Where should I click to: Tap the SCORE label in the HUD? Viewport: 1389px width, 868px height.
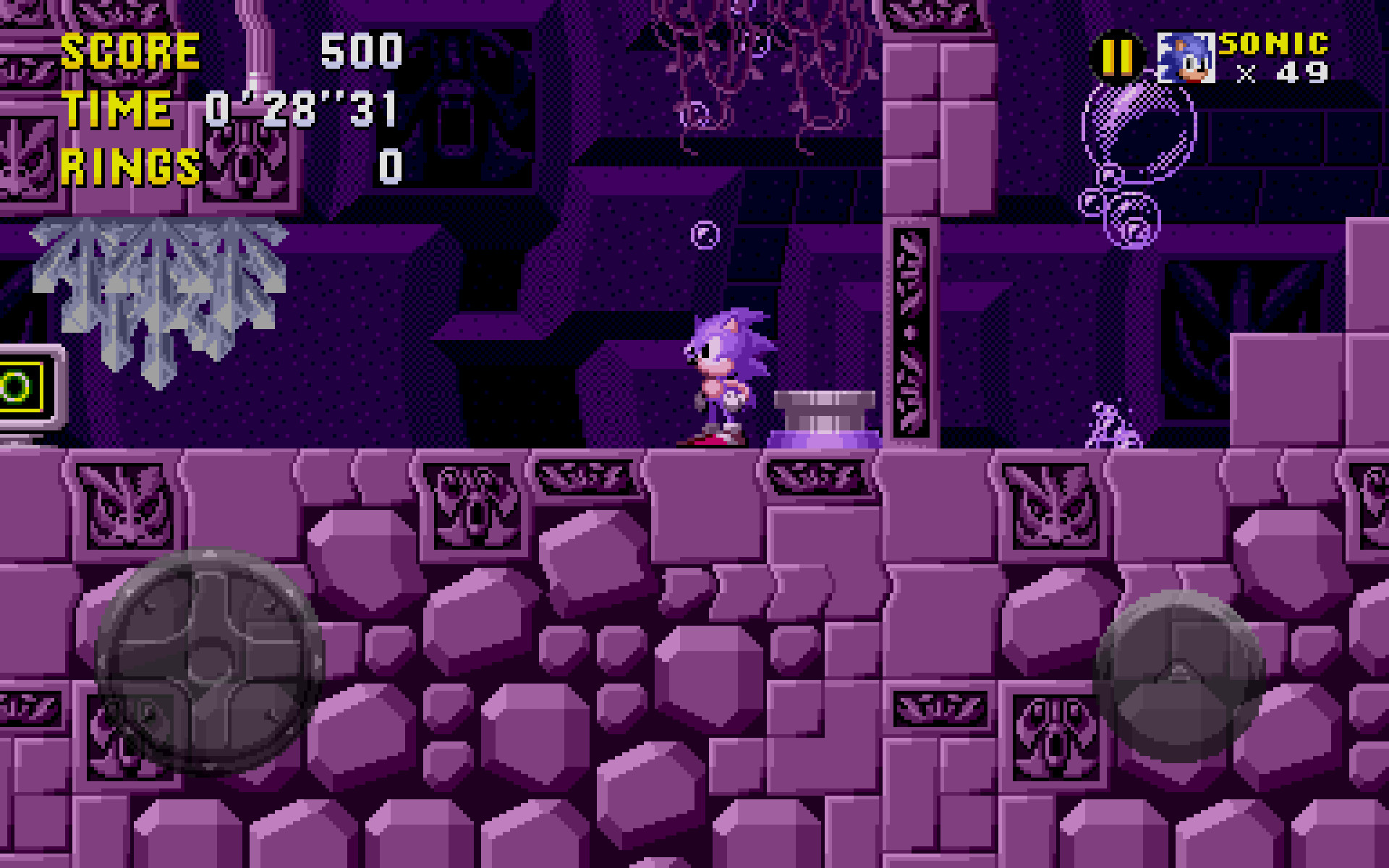tap(130, 51)
